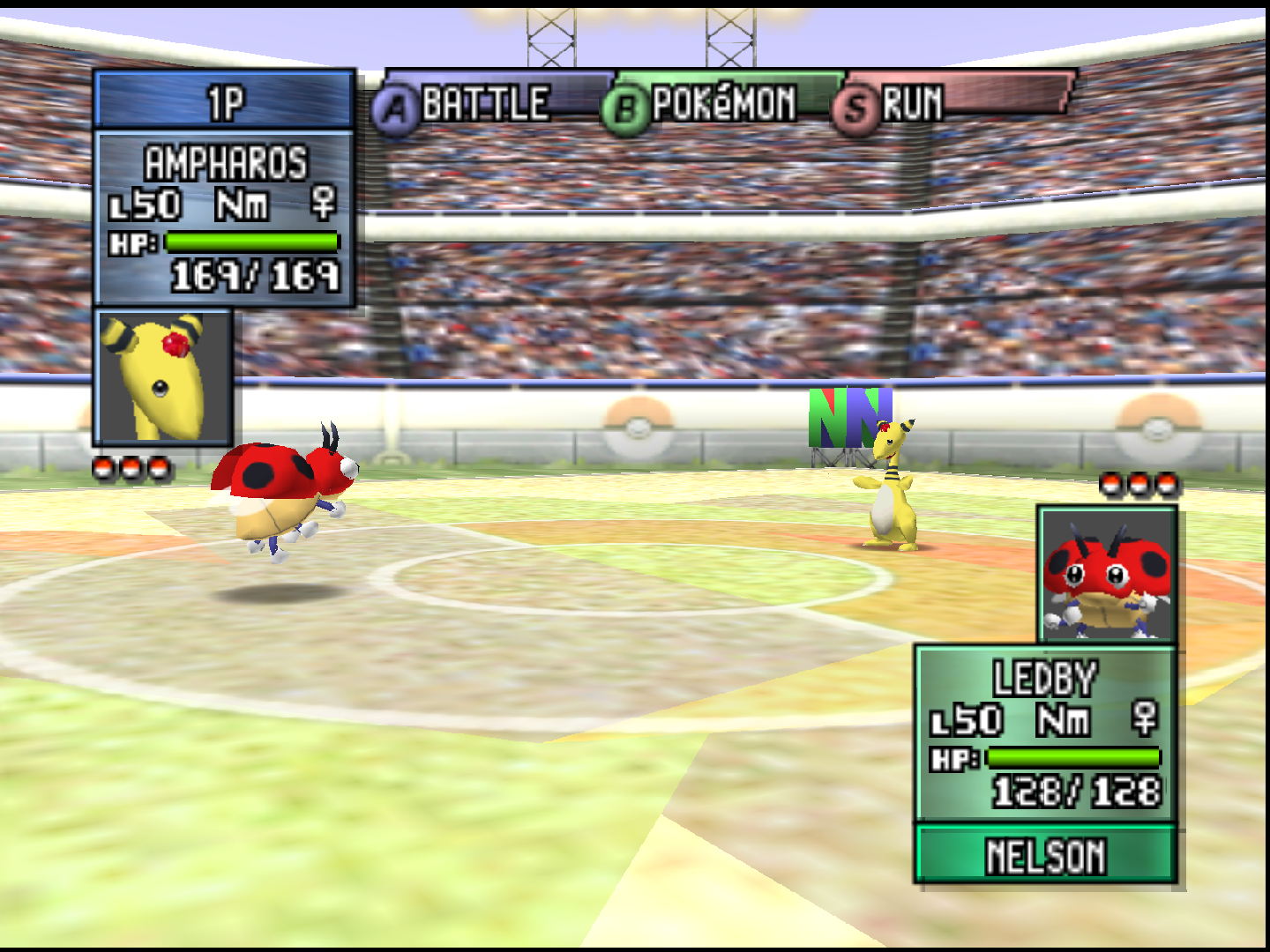Click Ledby's HP bar

(1072, 755)
